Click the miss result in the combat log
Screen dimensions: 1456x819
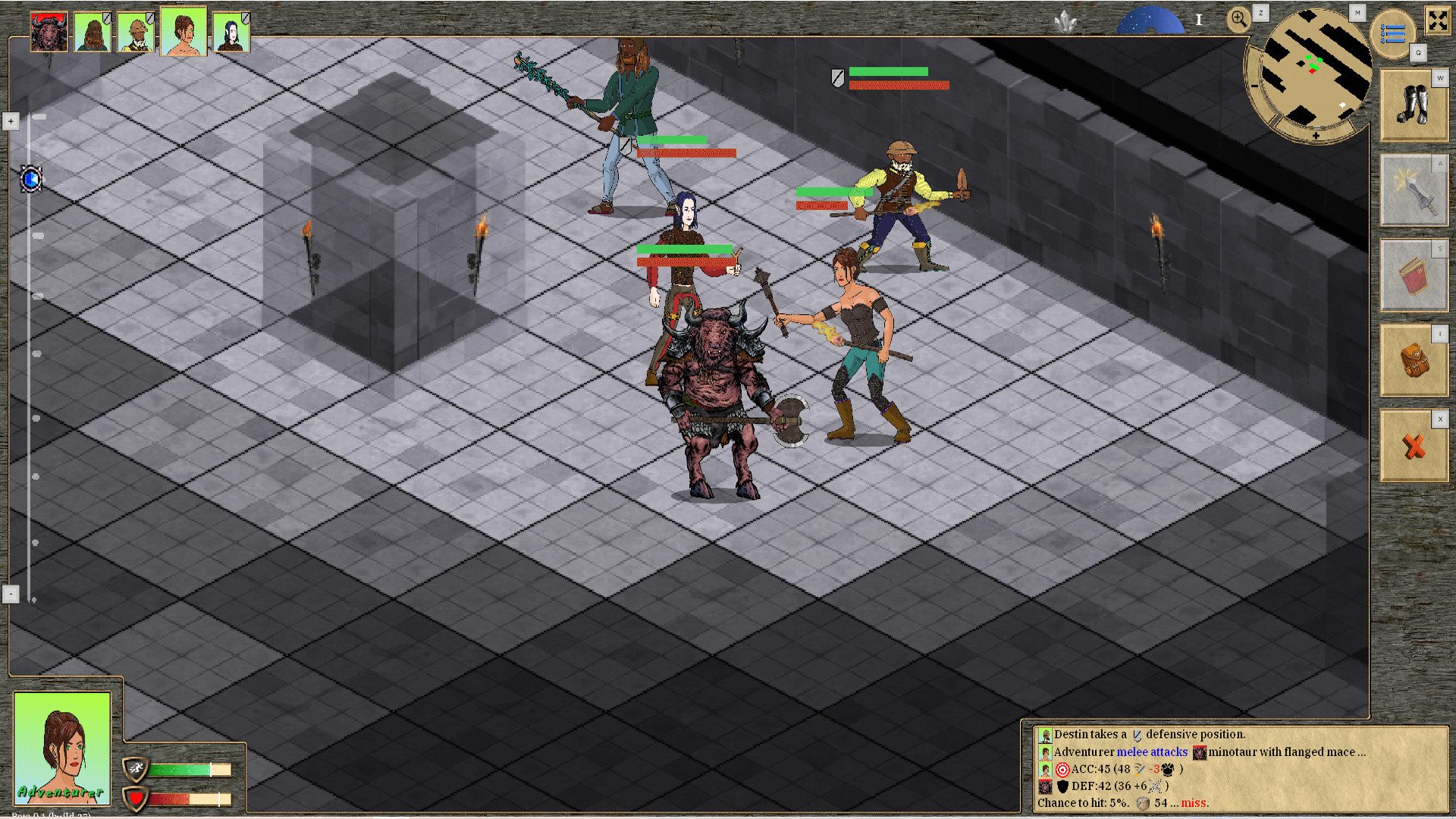tap(1193, 802)
